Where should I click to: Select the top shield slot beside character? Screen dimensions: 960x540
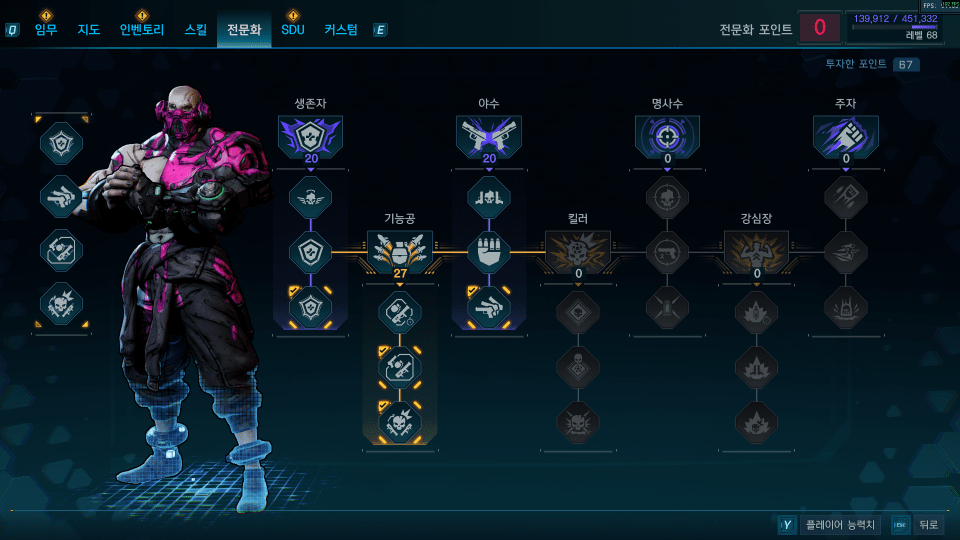click(61, 142)
